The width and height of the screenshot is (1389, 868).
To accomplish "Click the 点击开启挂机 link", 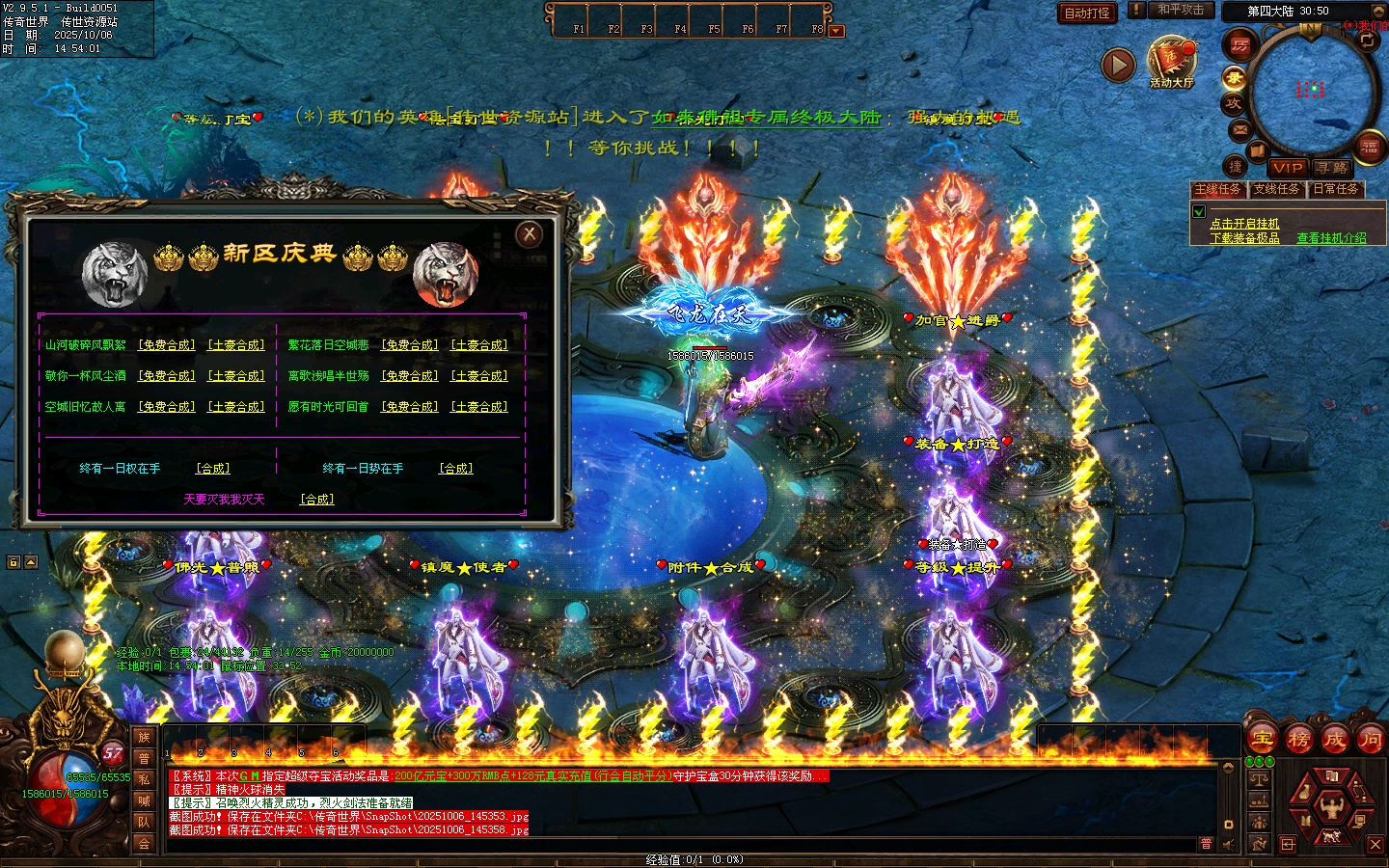I will click(1244, 224).
